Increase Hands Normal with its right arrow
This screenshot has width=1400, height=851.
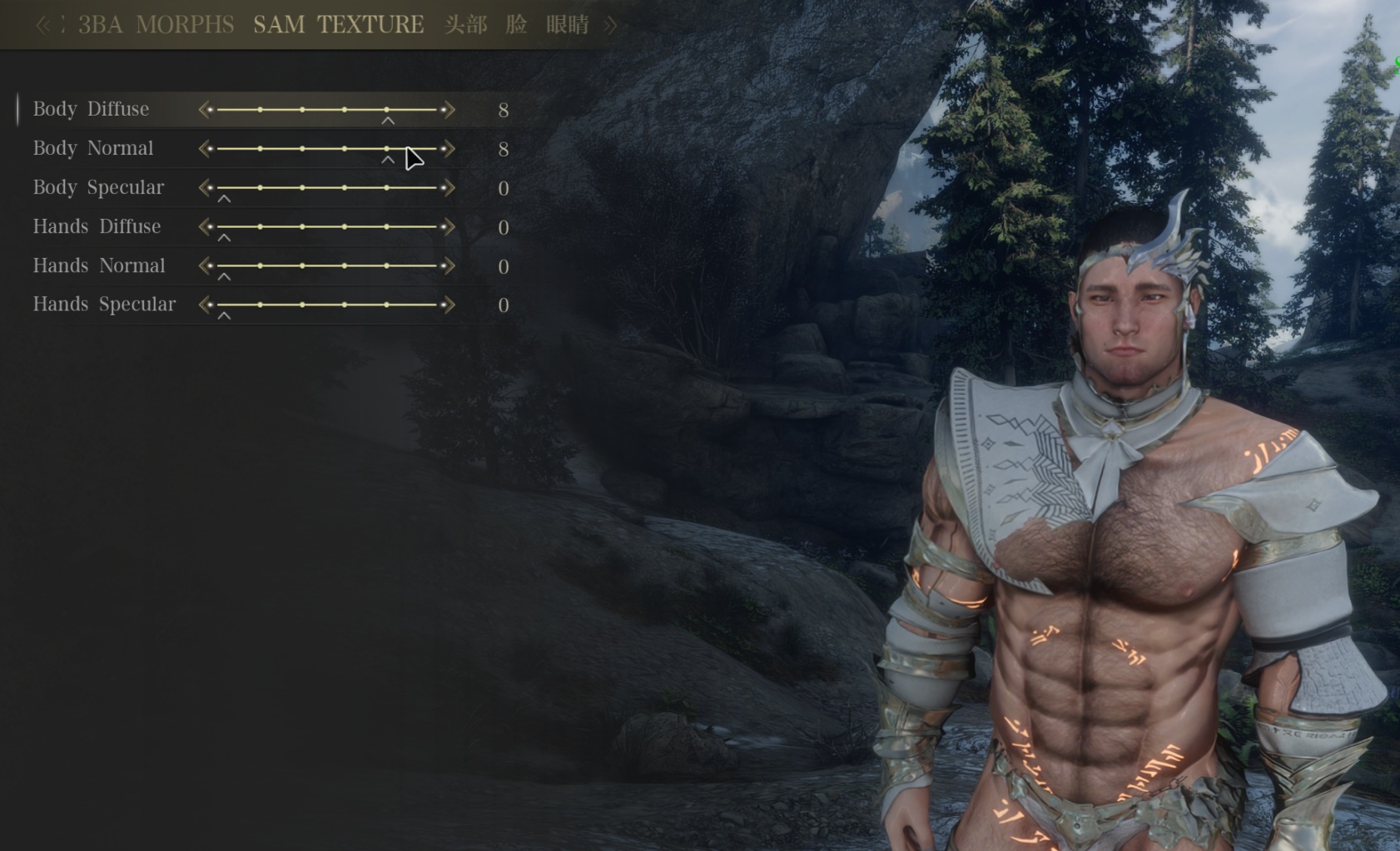point(449,266)
